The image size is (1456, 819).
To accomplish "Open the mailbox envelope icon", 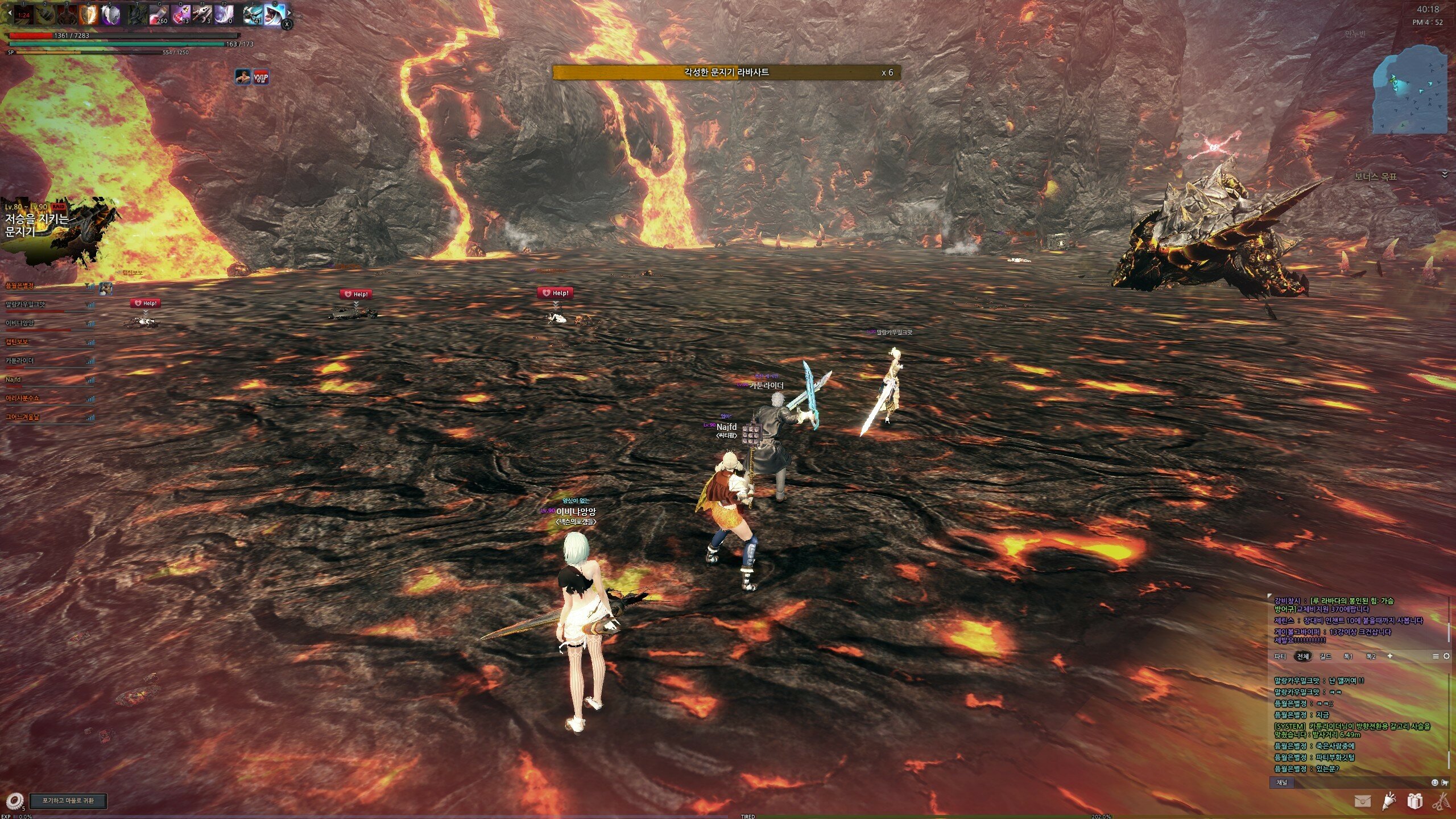I will 1362,801.
